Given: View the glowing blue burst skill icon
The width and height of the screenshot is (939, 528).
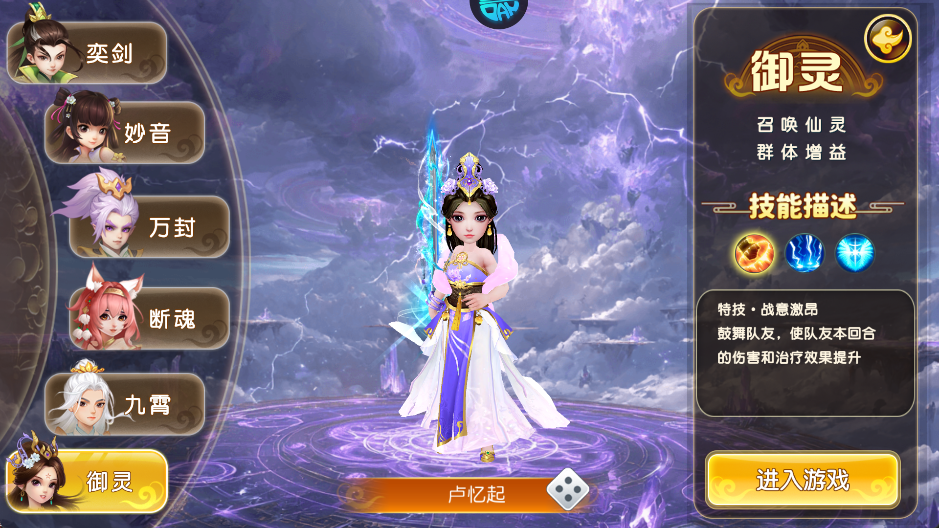Looking at the screenshot, I should pyautogui.click(x=855, y=253).
